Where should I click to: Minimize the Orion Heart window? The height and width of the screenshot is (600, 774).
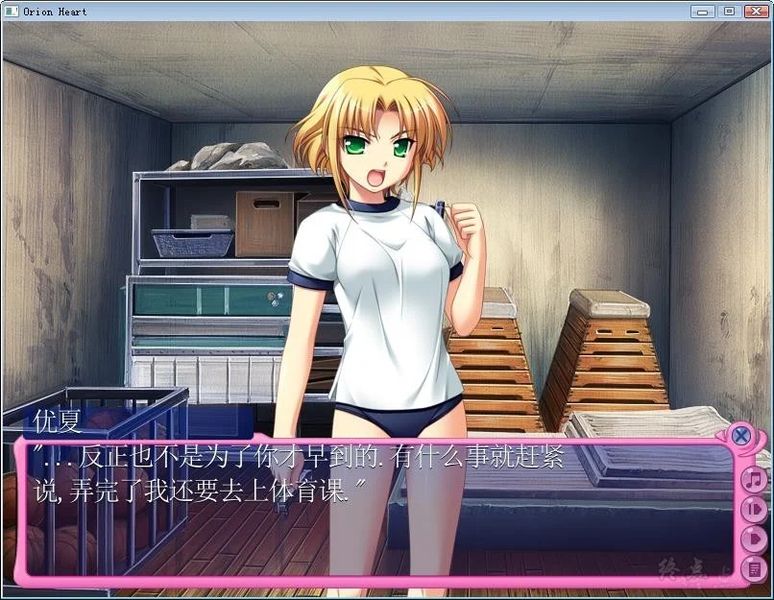[x=703, y=11]
